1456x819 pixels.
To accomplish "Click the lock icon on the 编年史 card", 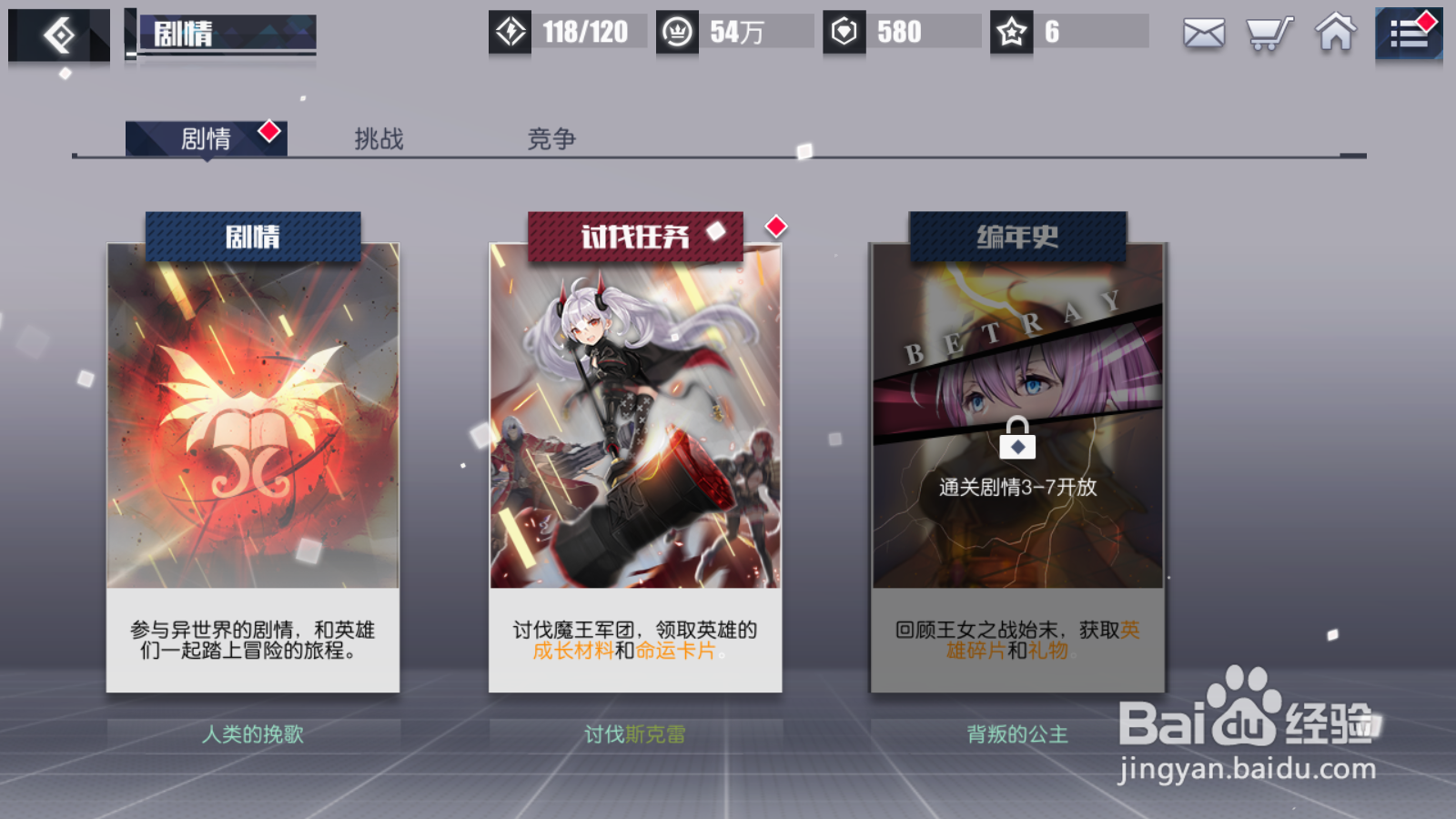I will [x=1016, y=439].
